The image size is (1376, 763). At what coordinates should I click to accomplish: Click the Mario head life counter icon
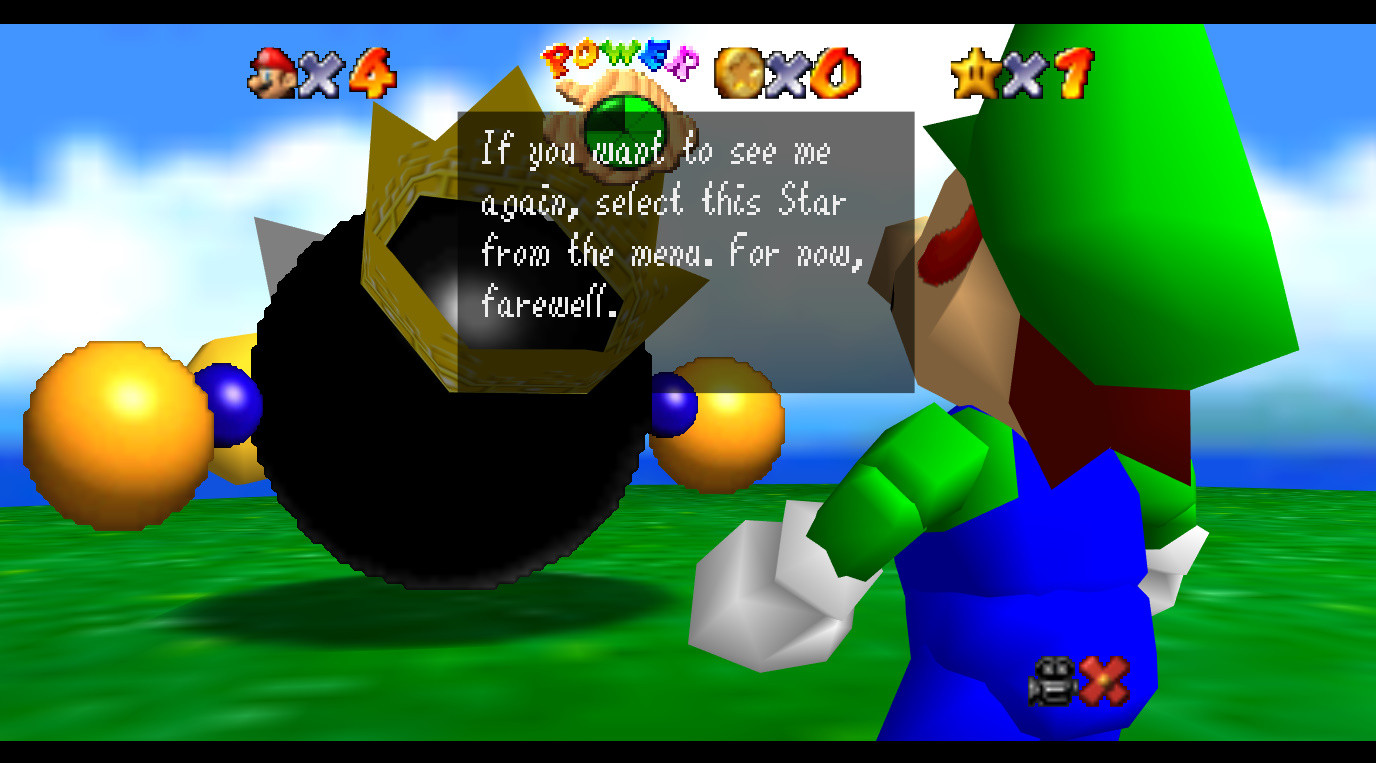point(272,73)
